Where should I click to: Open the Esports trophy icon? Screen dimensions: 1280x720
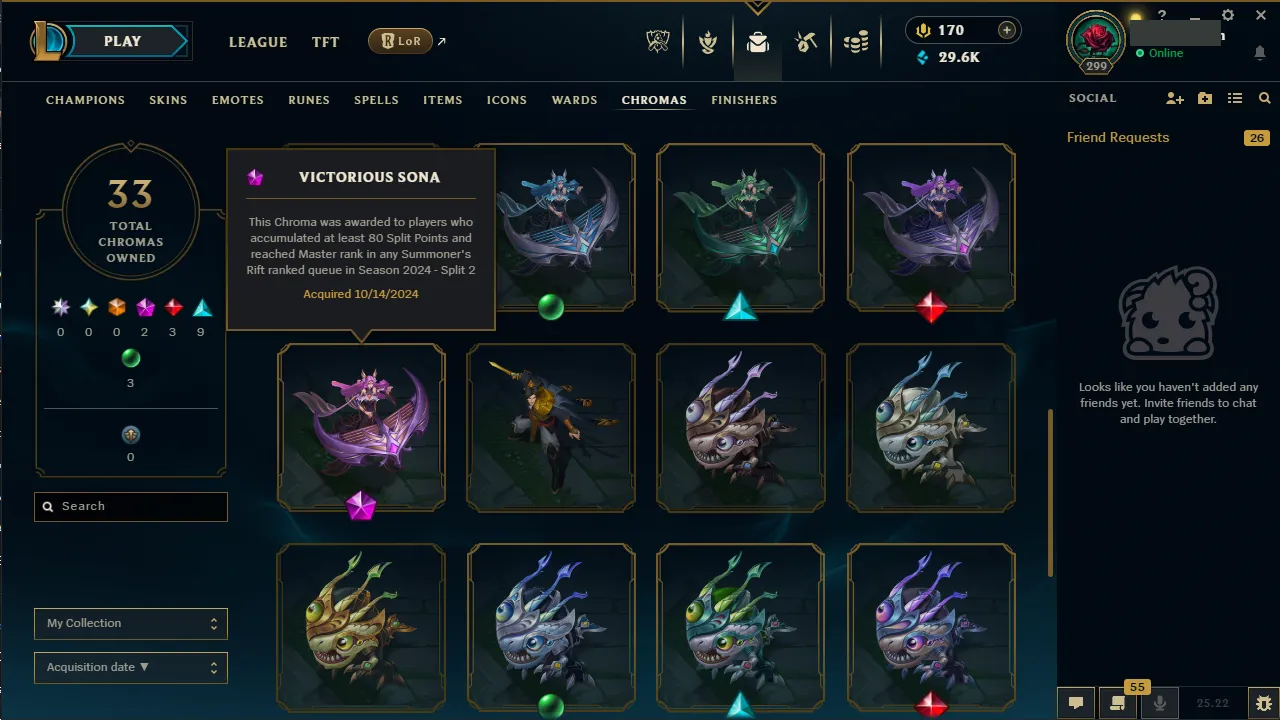[x=658, y=42]
